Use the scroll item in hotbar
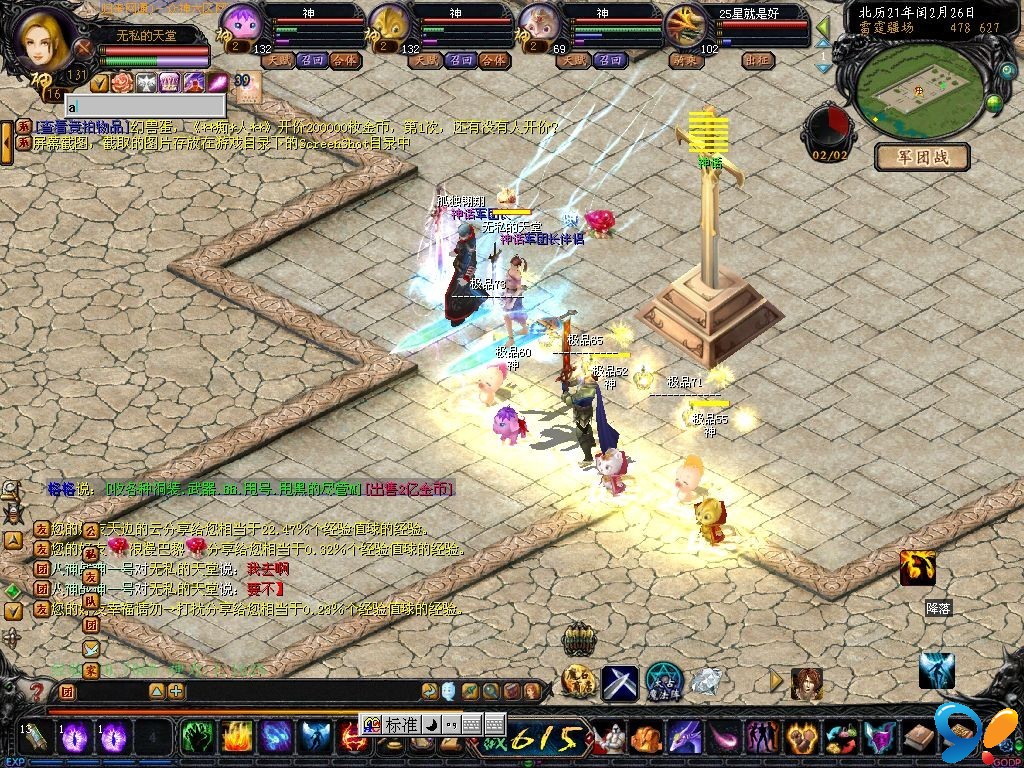 pyautogui.click(x=36, y=738)
